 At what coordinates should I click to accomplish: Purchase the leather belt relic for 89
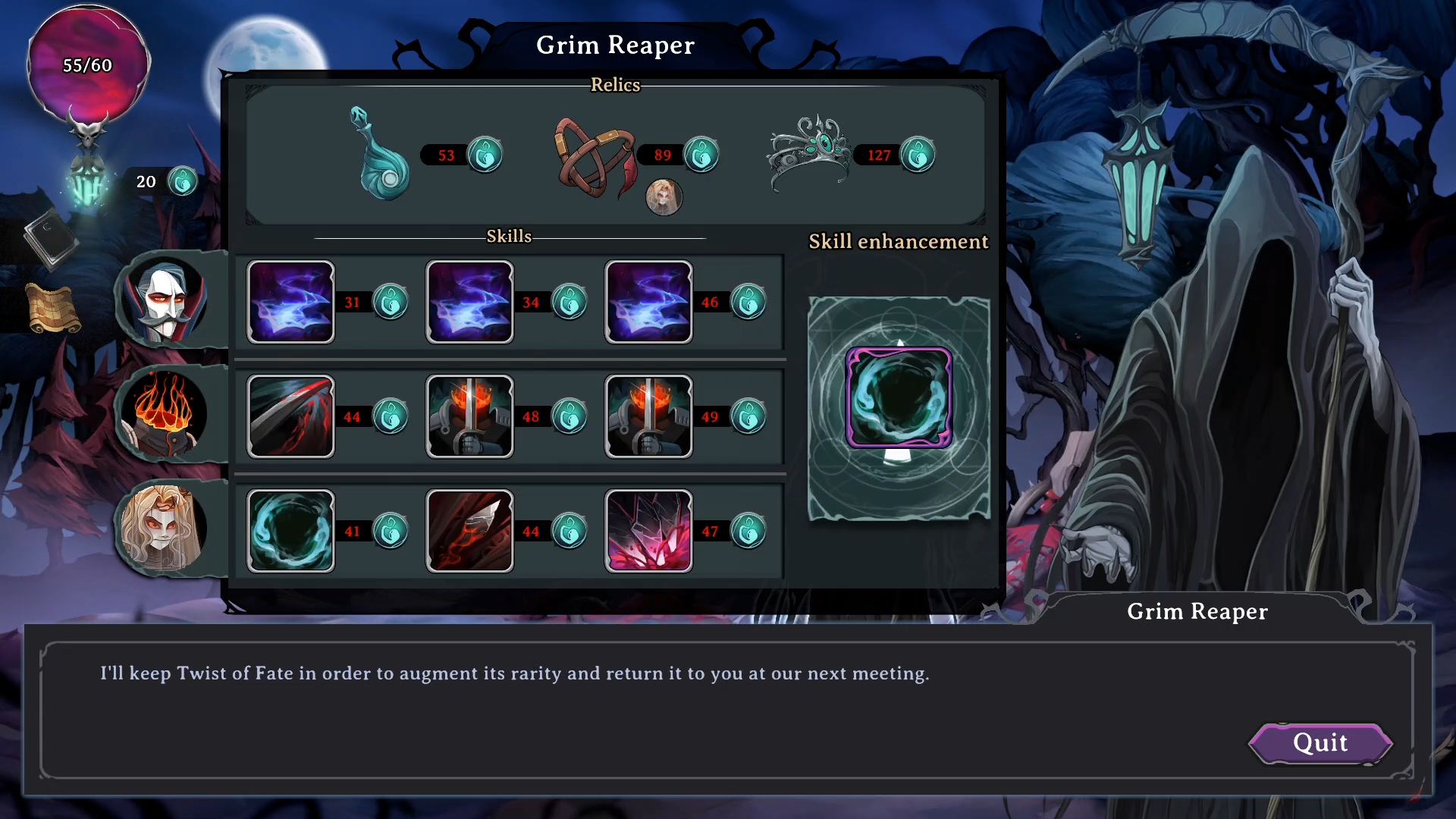595,156
